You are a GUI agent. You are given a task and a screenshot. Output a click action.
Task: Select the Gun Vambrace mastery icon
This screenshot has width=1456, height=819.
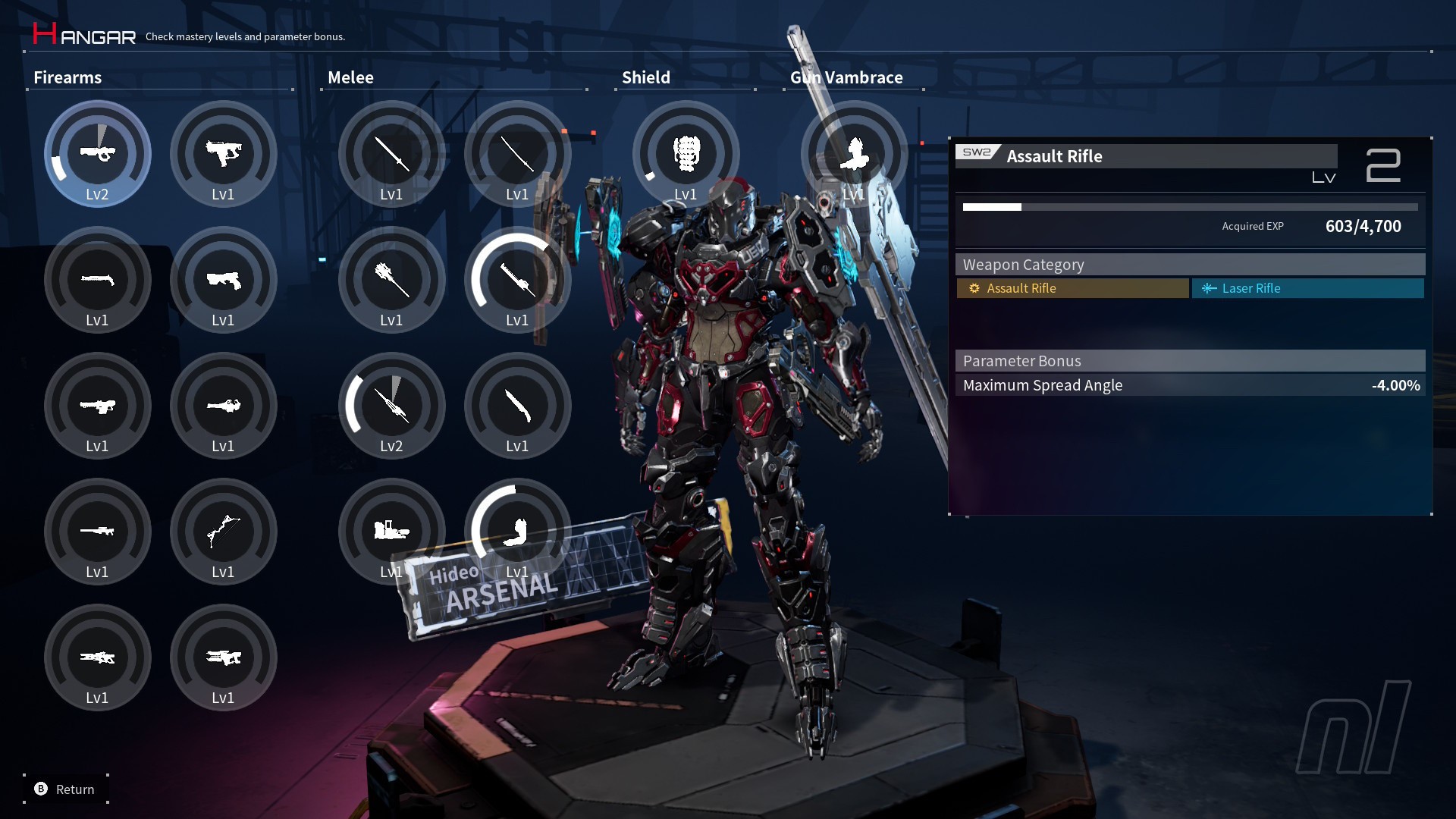[x=854, y=154]
